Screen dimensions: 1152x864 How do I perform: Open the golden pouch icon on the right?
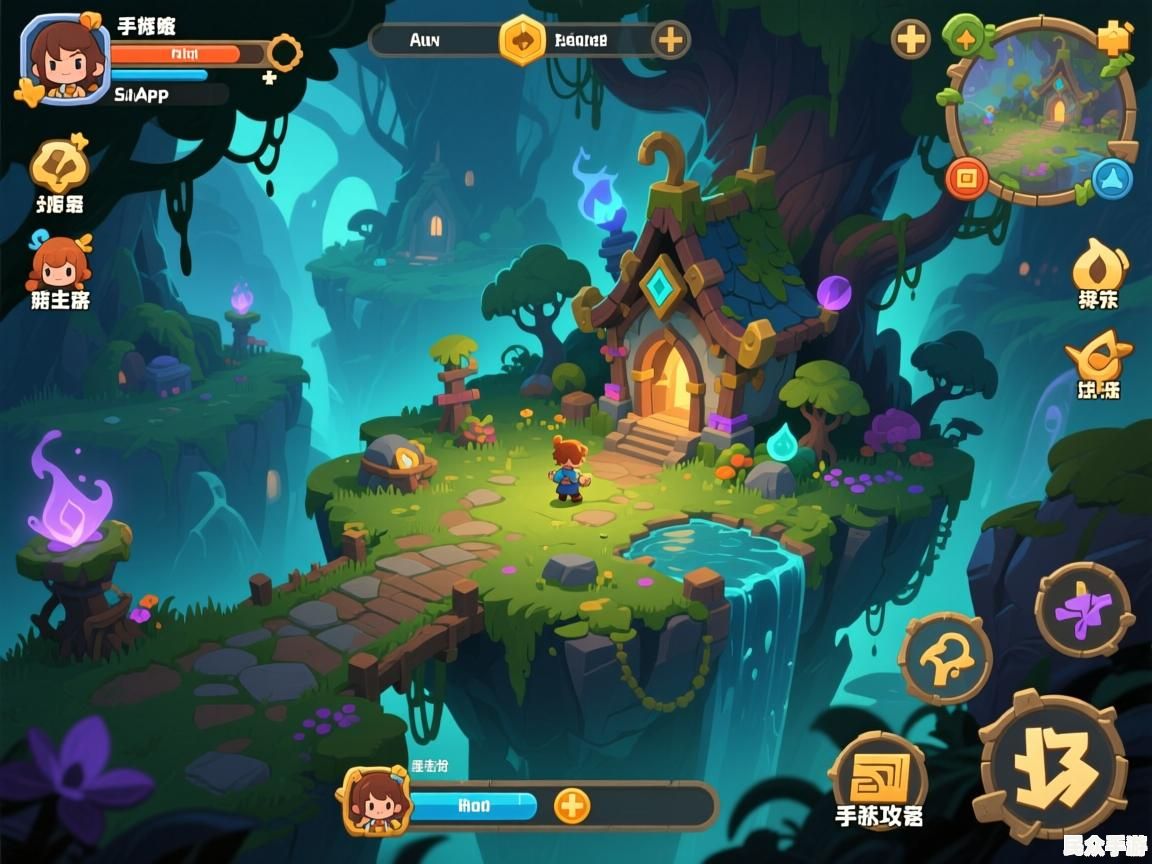pyautogui.click(x=1099, y=266)
